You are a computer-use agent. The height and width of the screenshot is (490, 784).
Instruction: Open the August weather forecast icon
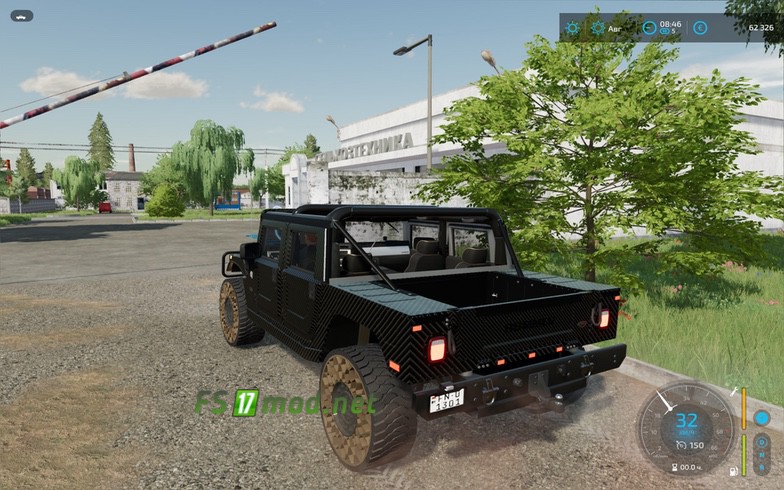point(598,28)
